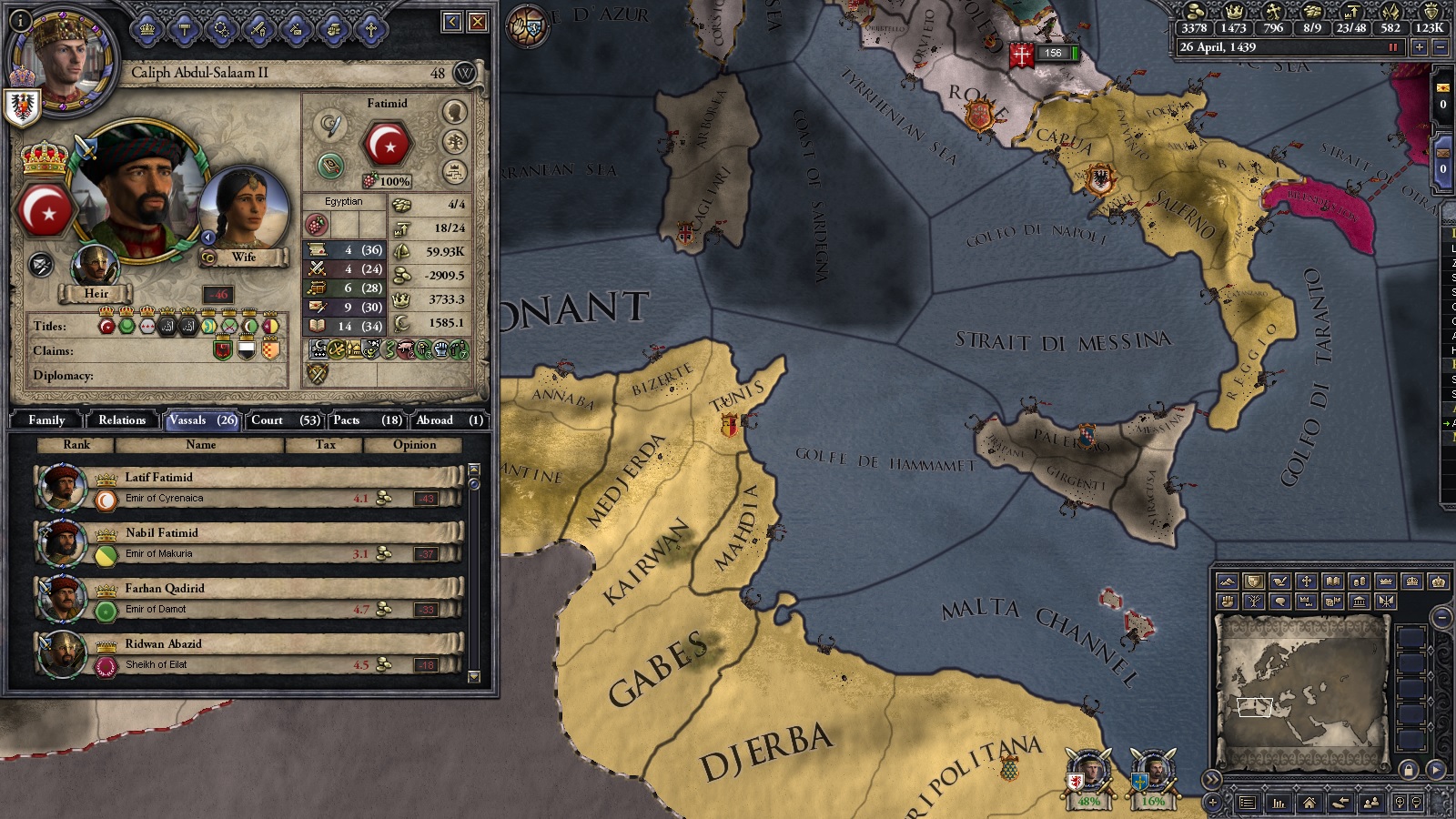1456x819 pixels.
Task: Toggle the revolt risk map mode fist icon
Action: pos(1228,602)
